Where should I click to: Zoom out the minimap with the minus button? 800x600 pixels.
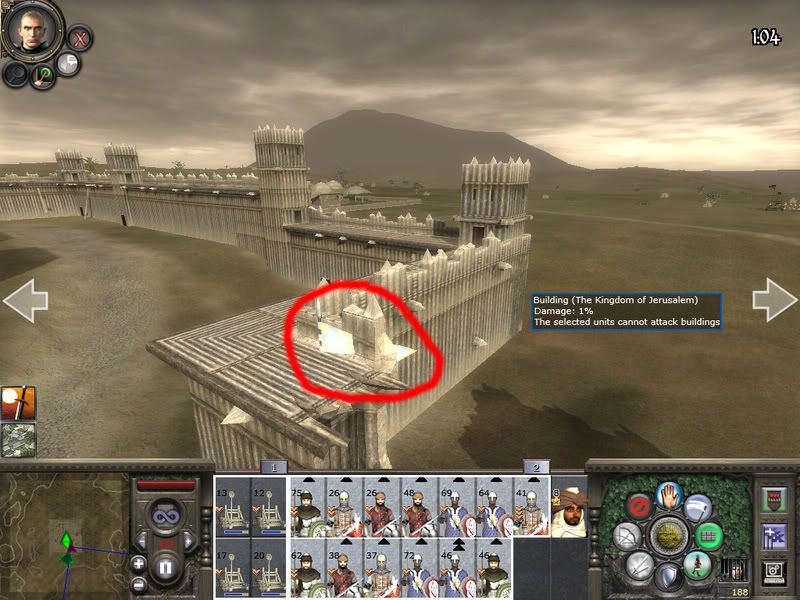point(140,583)
